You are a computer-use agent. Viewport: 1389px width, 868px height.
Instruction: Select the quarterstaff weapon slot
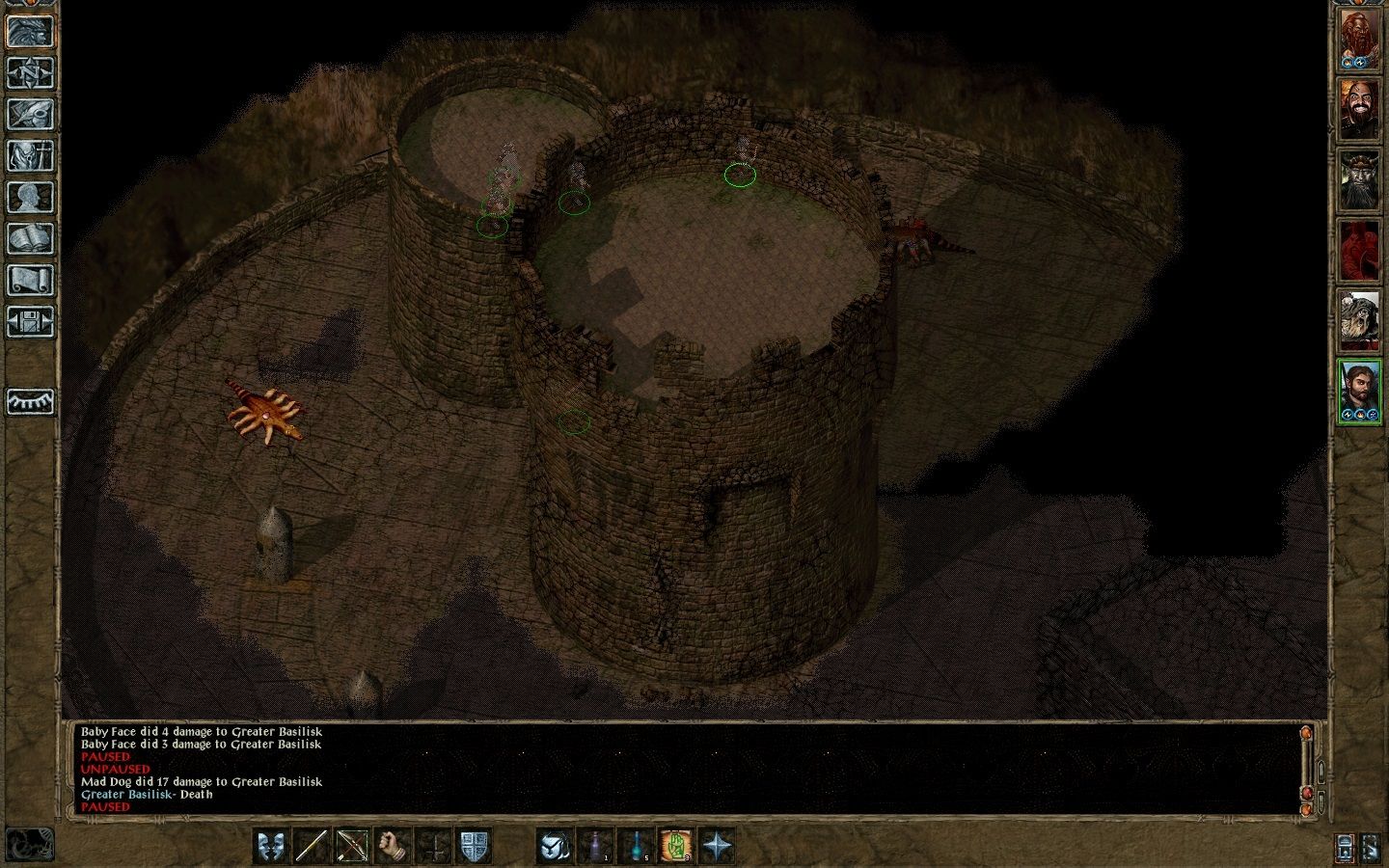pyautogui.click(x=312, y=846)
